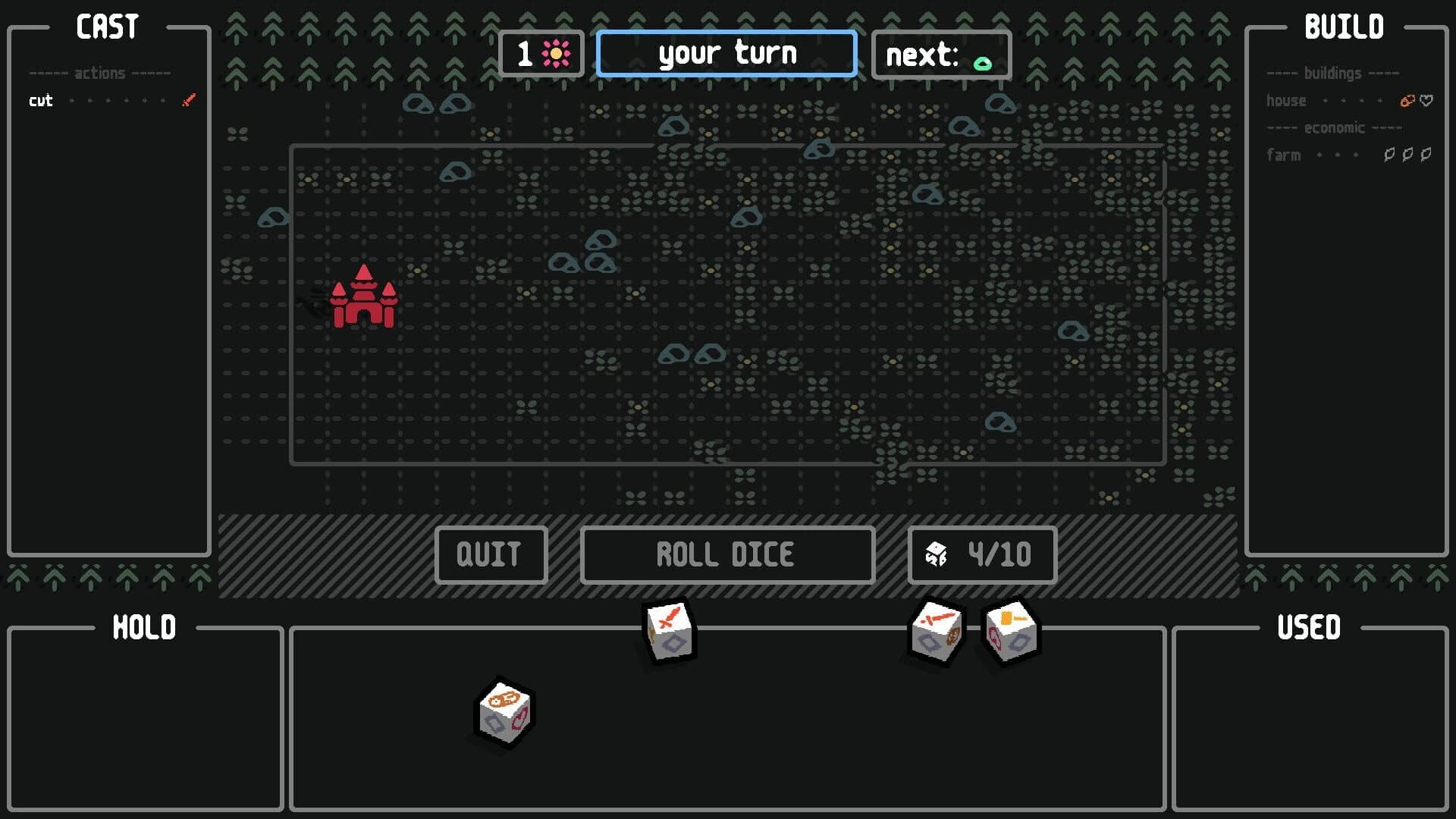The width and height of the screenshot is (1456, 819).
Task: Select the farm entry in the BUILD panel
Action: point(1283,154)
